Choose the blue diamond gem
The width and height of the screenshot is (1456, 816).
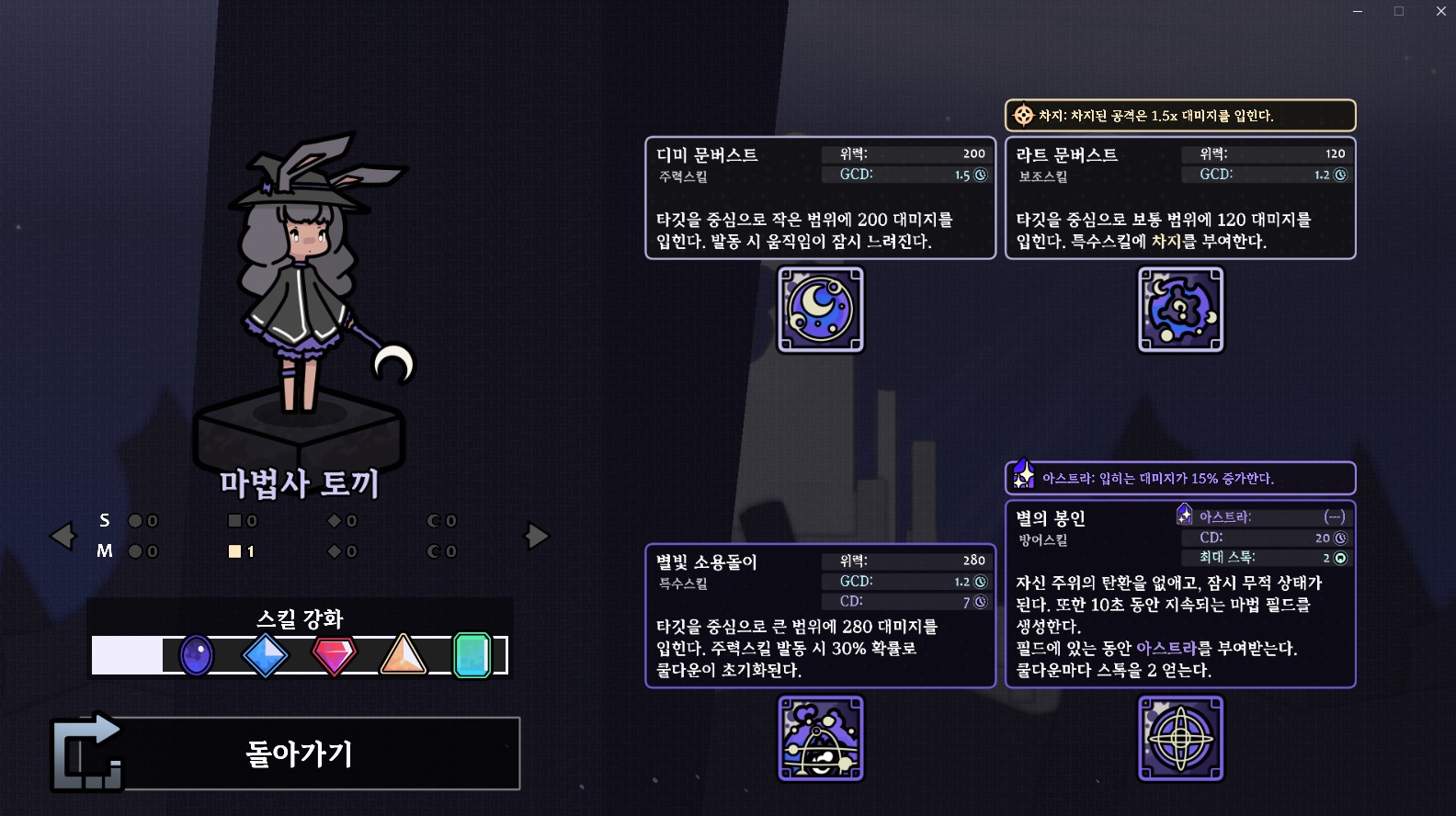(266, 656)
